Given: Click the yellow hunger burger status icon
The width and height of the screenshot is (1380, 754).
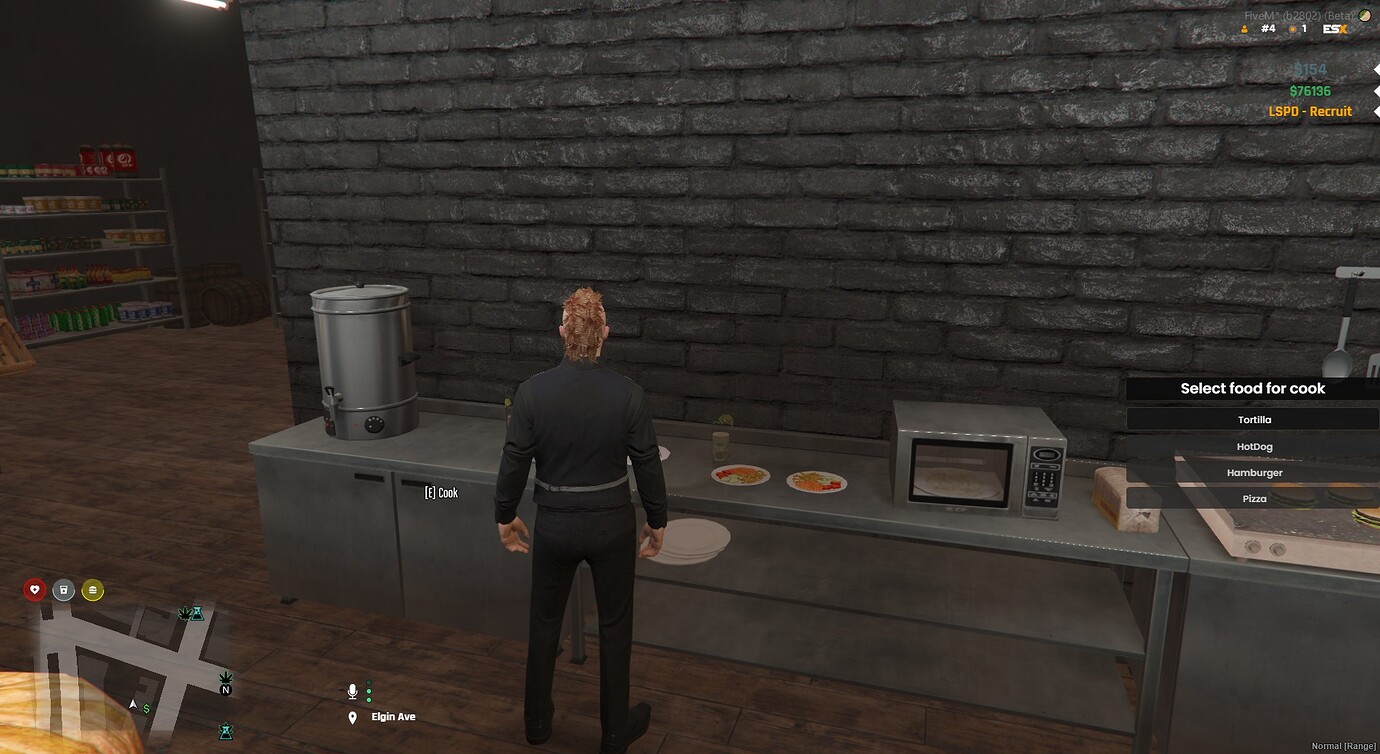Looking at the screenshot, I should 92,590.
